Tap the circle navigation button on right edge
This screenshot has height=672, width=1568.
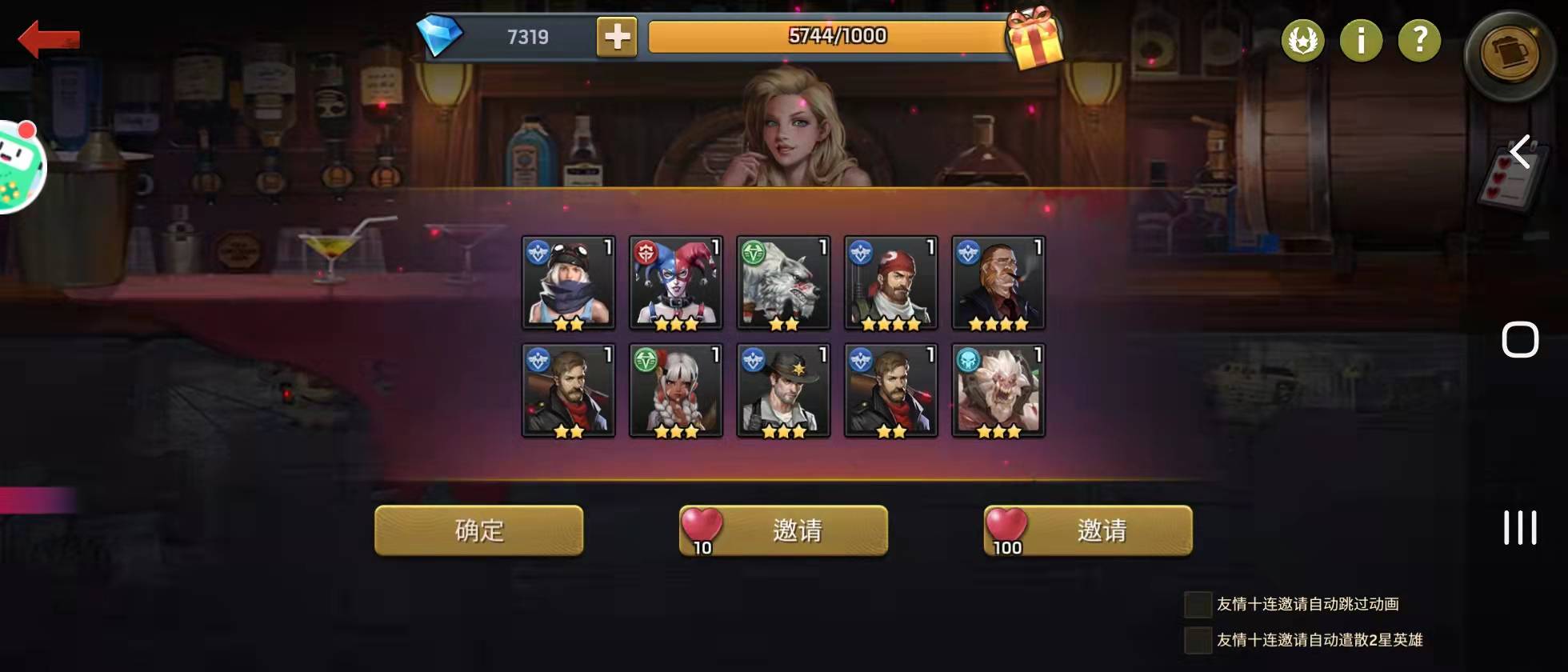click(x=1520, y=339)
